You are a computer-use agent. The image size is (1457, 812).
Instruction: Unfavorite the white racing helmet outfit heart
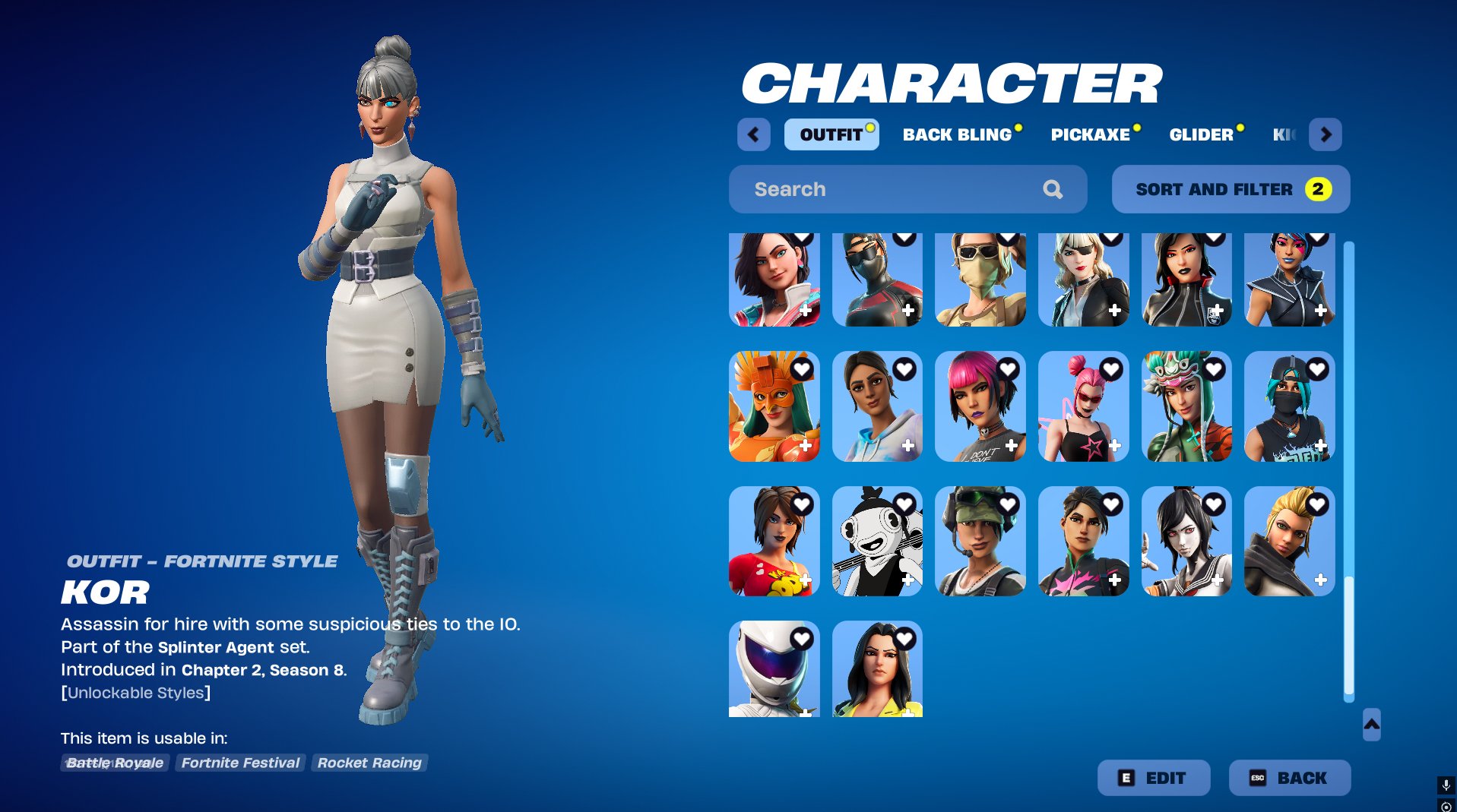click(x=801, y=637)
